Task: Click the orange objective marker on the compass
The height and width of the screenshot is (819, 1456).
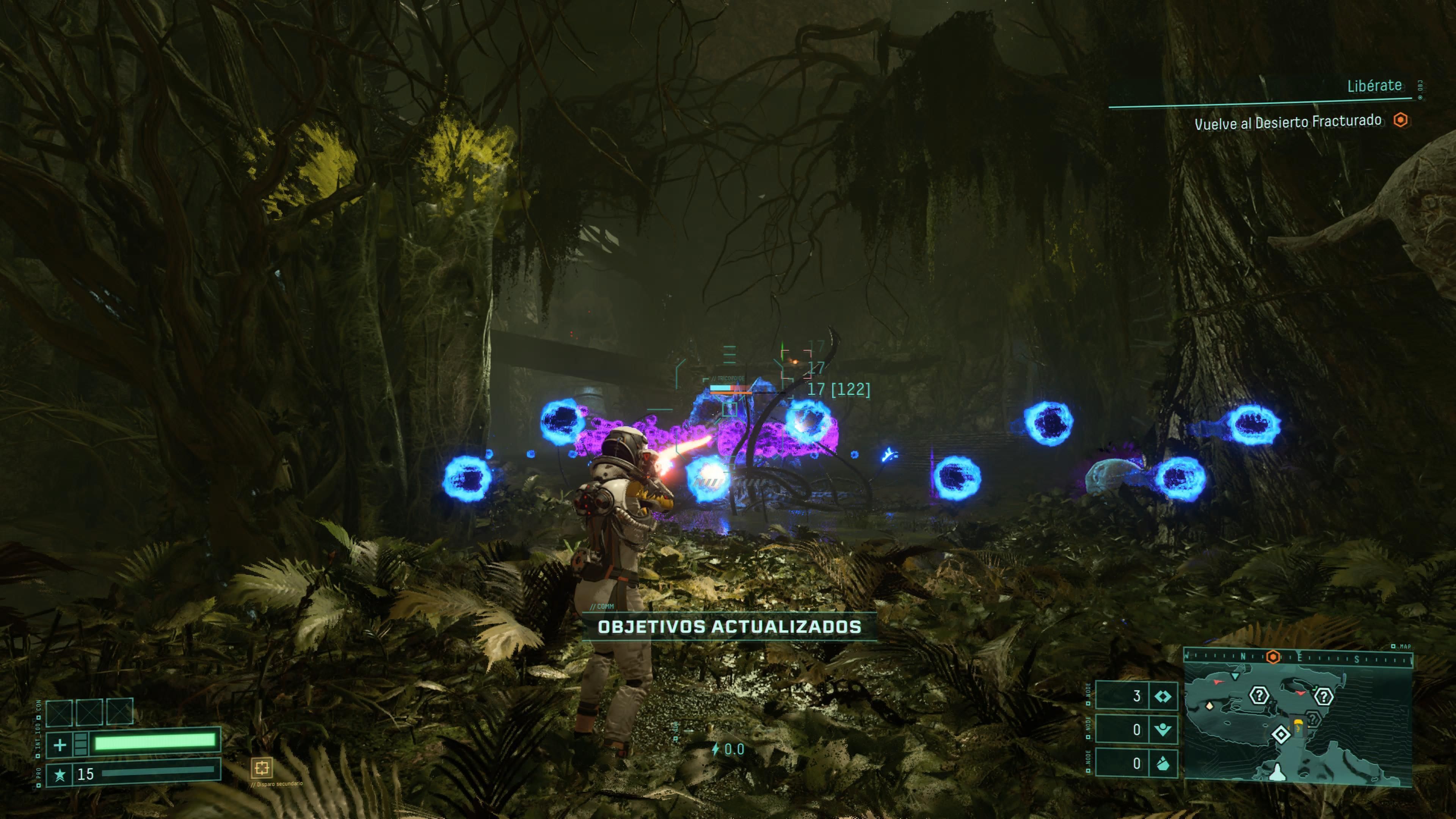Action: tap(1273, 657)
